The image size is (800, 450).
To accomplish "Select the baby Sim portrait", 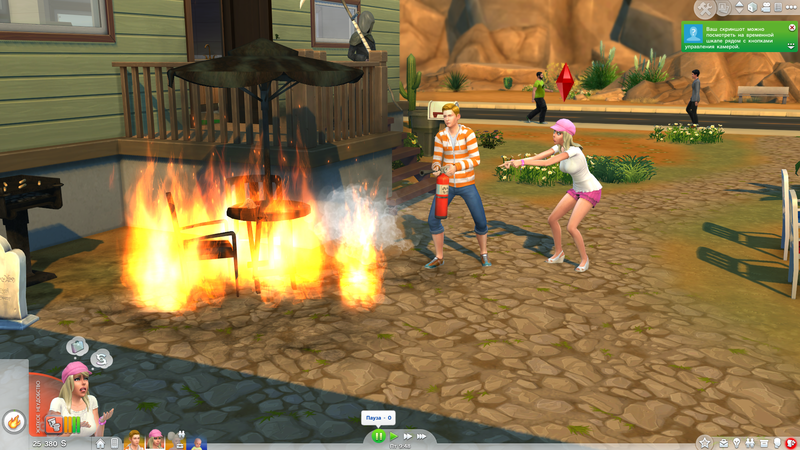I will pos(198,441).
